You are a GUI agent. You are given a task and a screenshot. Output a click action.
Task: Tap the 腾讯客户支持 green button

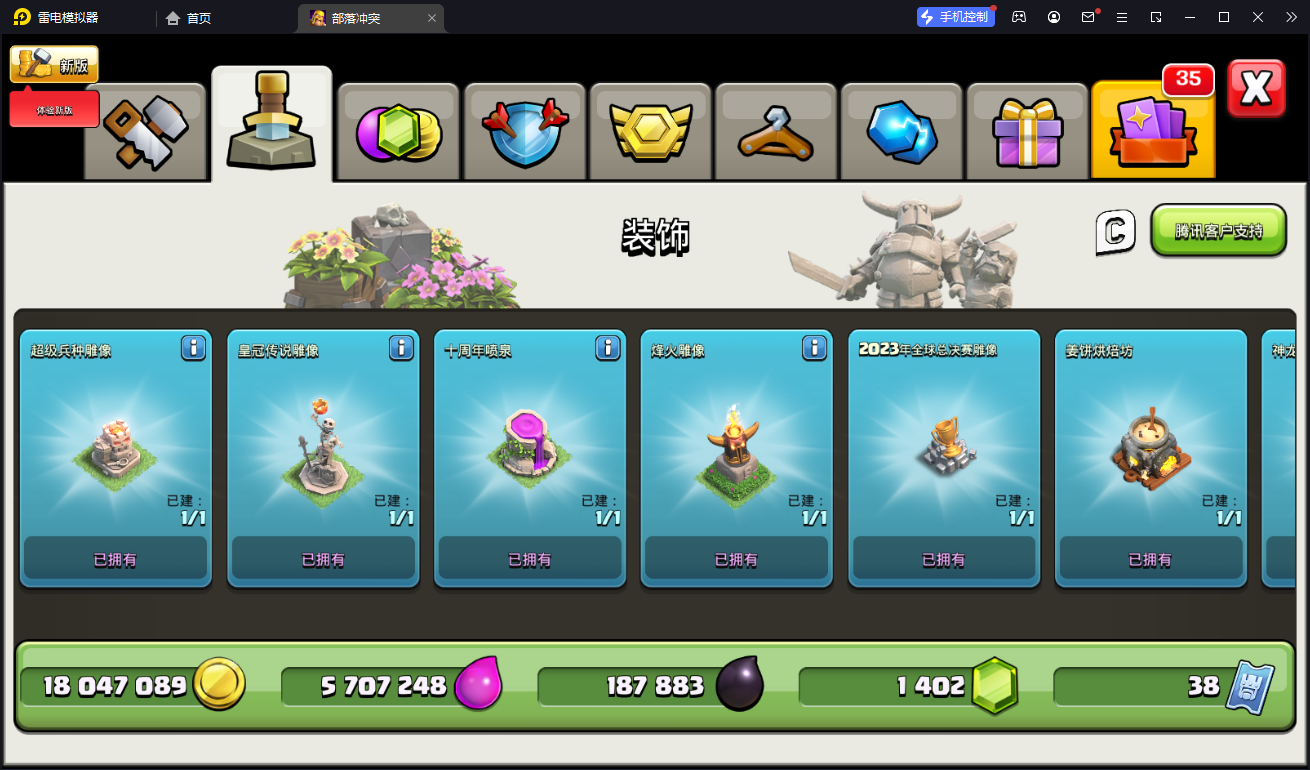click(x=1218, y=231)
